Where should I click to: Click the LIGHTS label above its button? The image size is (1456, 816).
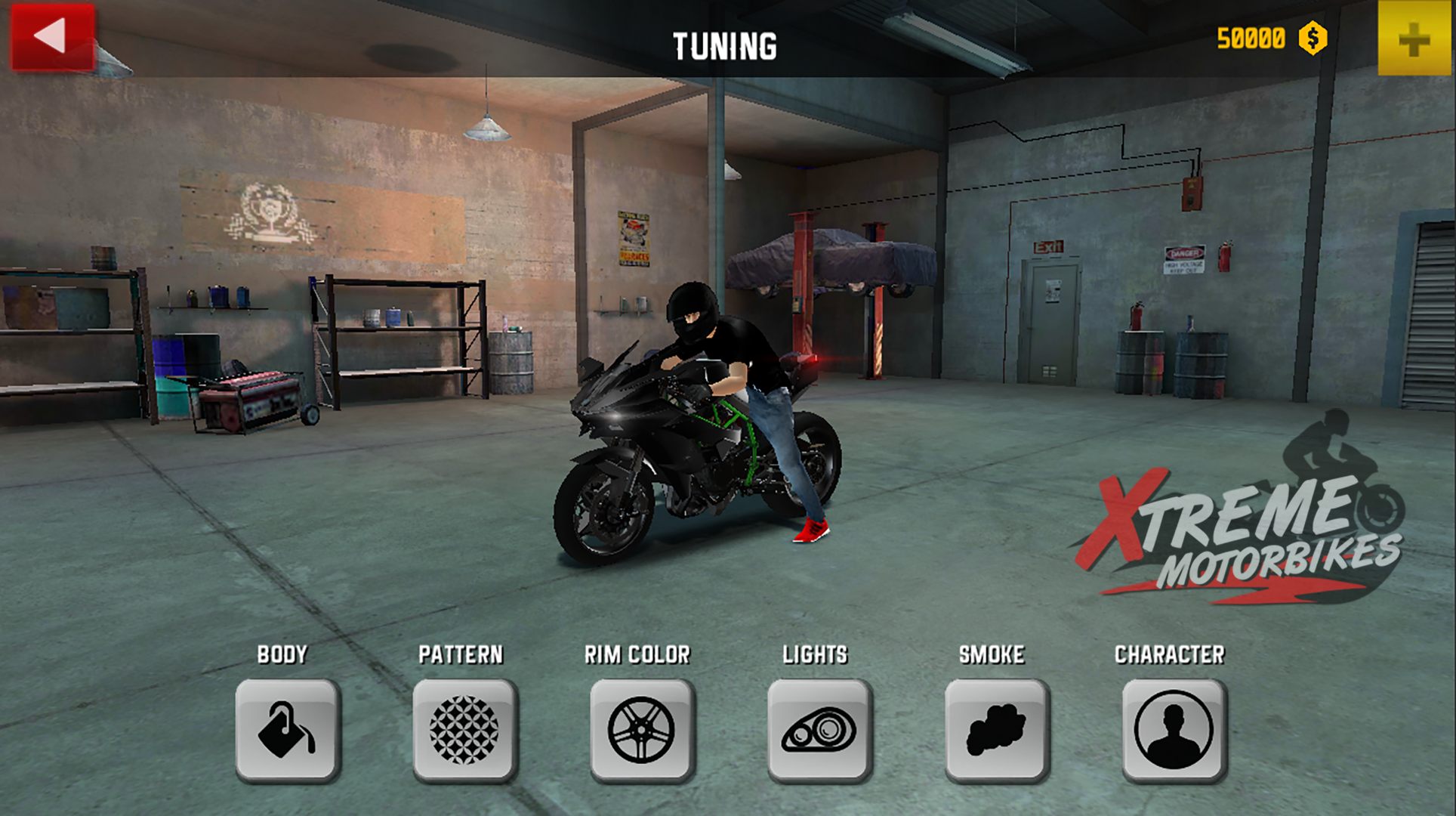pyautogui.click(x=816, y=654)
